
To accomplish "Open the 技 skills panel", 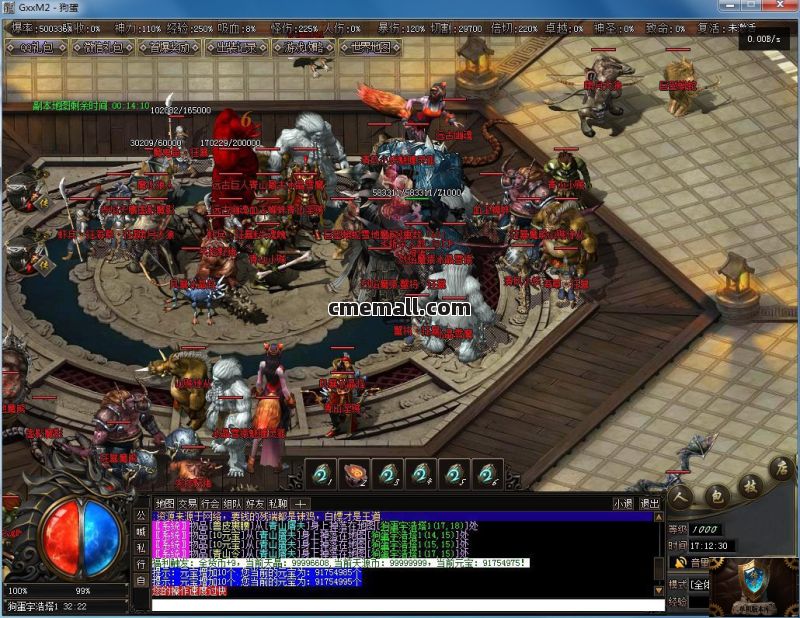I will (749, 484).
